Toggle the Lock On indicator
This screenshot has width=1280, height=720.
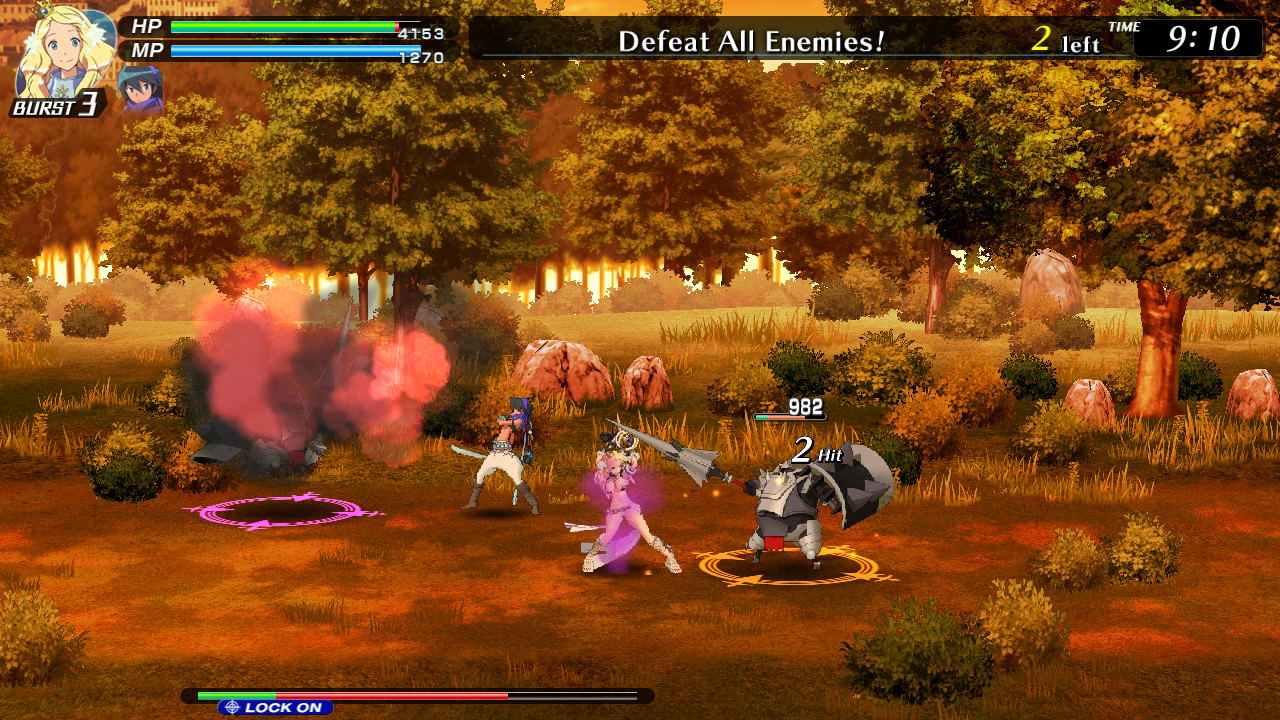click(275, 707)
